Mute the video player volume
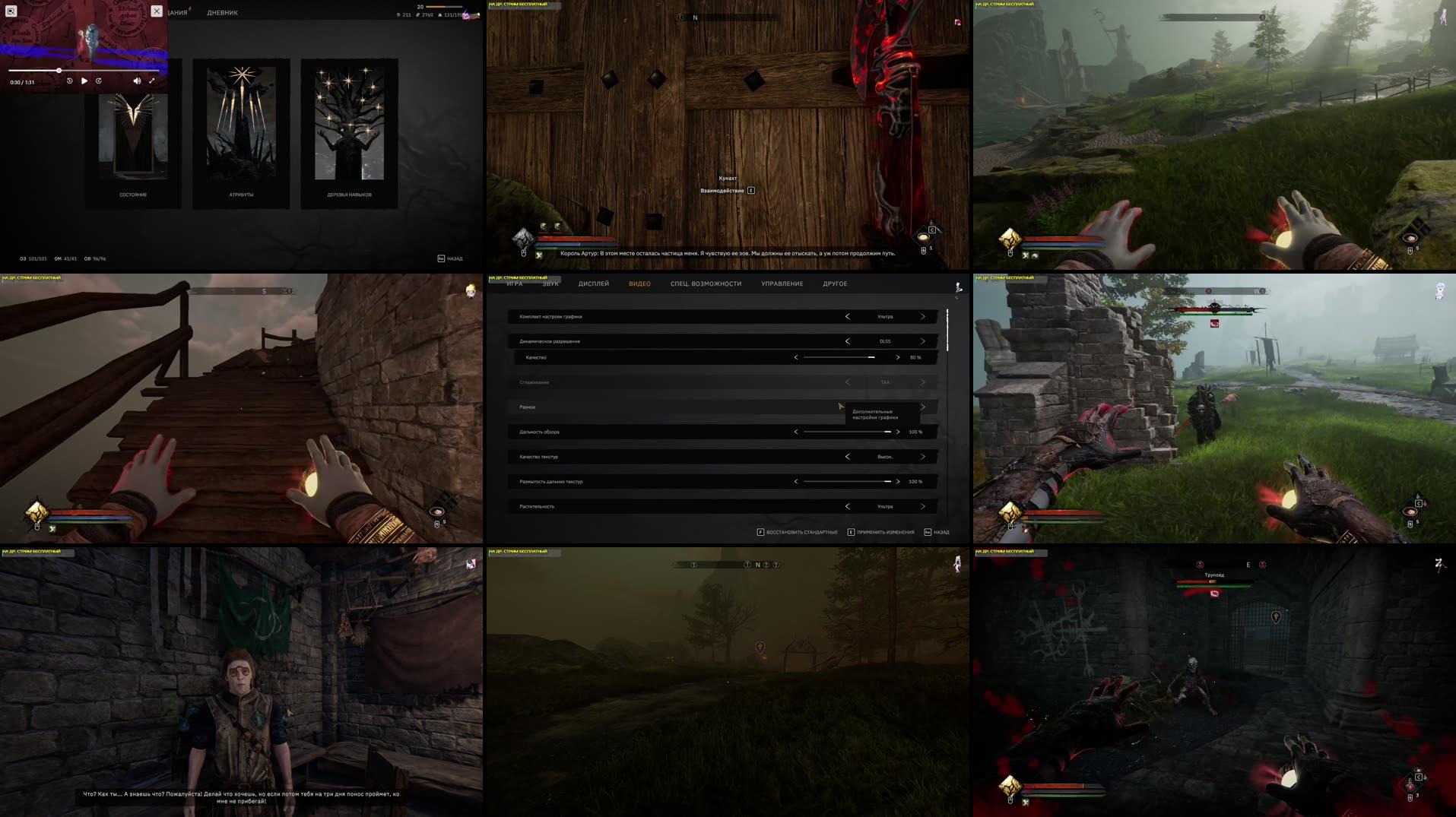Image resolution: width=1456 pixels, height=817 pixels. click(137, 80)
